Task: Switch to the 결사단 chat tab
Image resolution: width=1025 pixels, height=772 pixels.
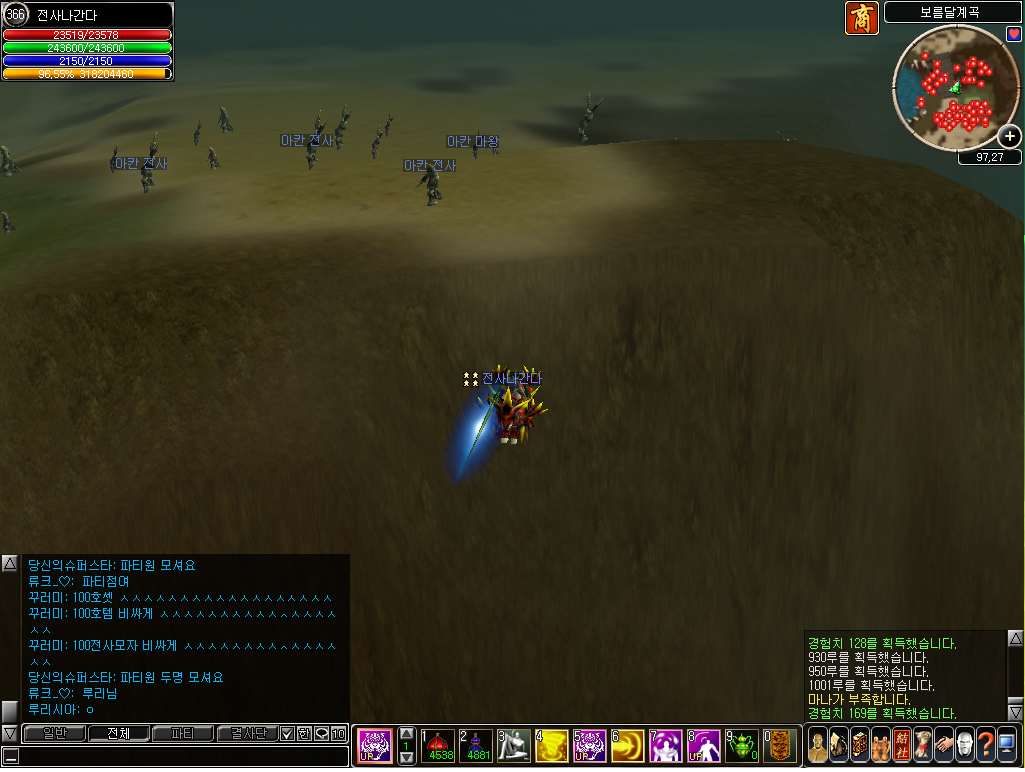Action: (247, 734)
